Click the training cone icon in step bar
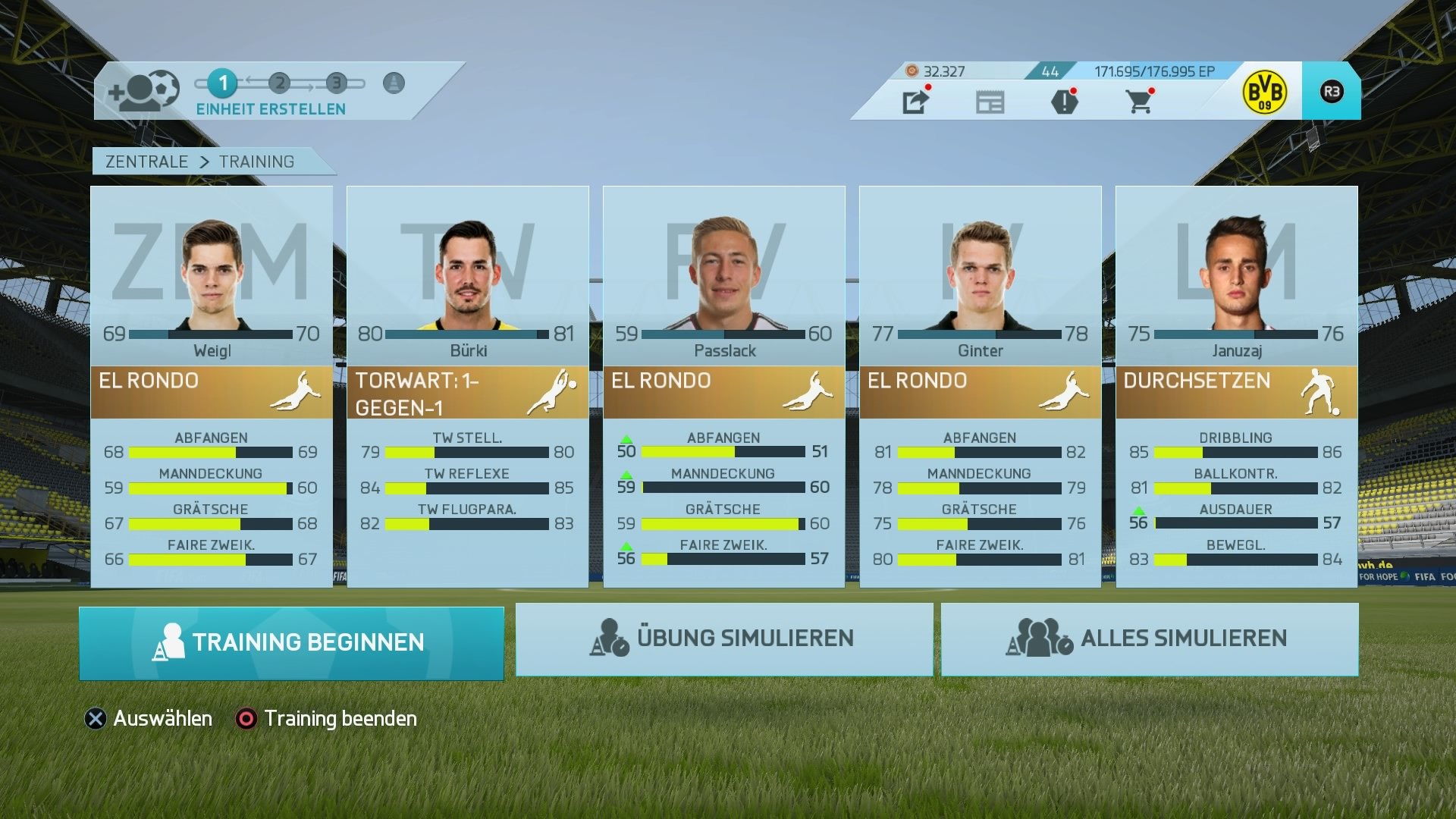Image resolution: width=1456 pixels, height=819 pixels. click(393, 83)
